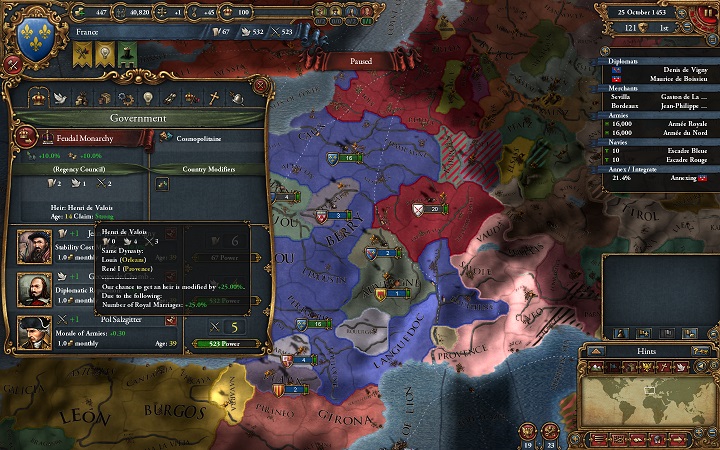Switch to the Religion cross tab
720x450 pixels.
coord(212,97)
